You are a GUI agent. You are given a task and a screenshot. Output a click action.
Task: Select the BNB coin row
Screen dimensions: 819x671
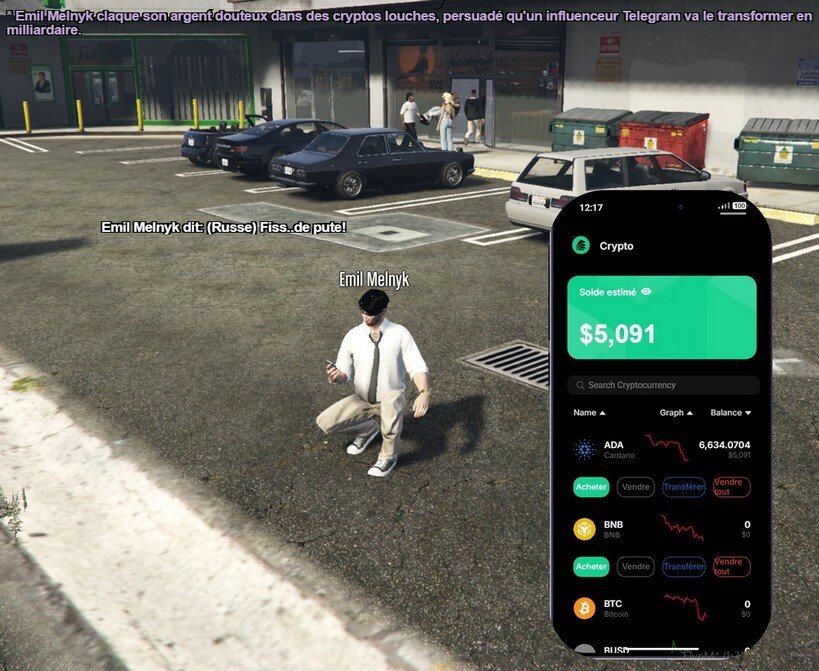[x=662, y=529]
